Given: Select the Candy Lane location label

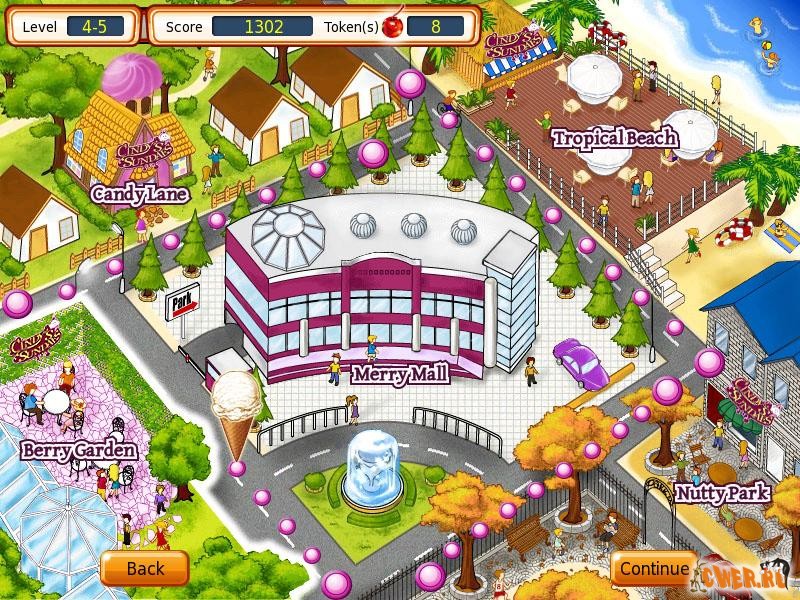Looking at the screenshot, I should pyautogui.click(x=140, y=194).
